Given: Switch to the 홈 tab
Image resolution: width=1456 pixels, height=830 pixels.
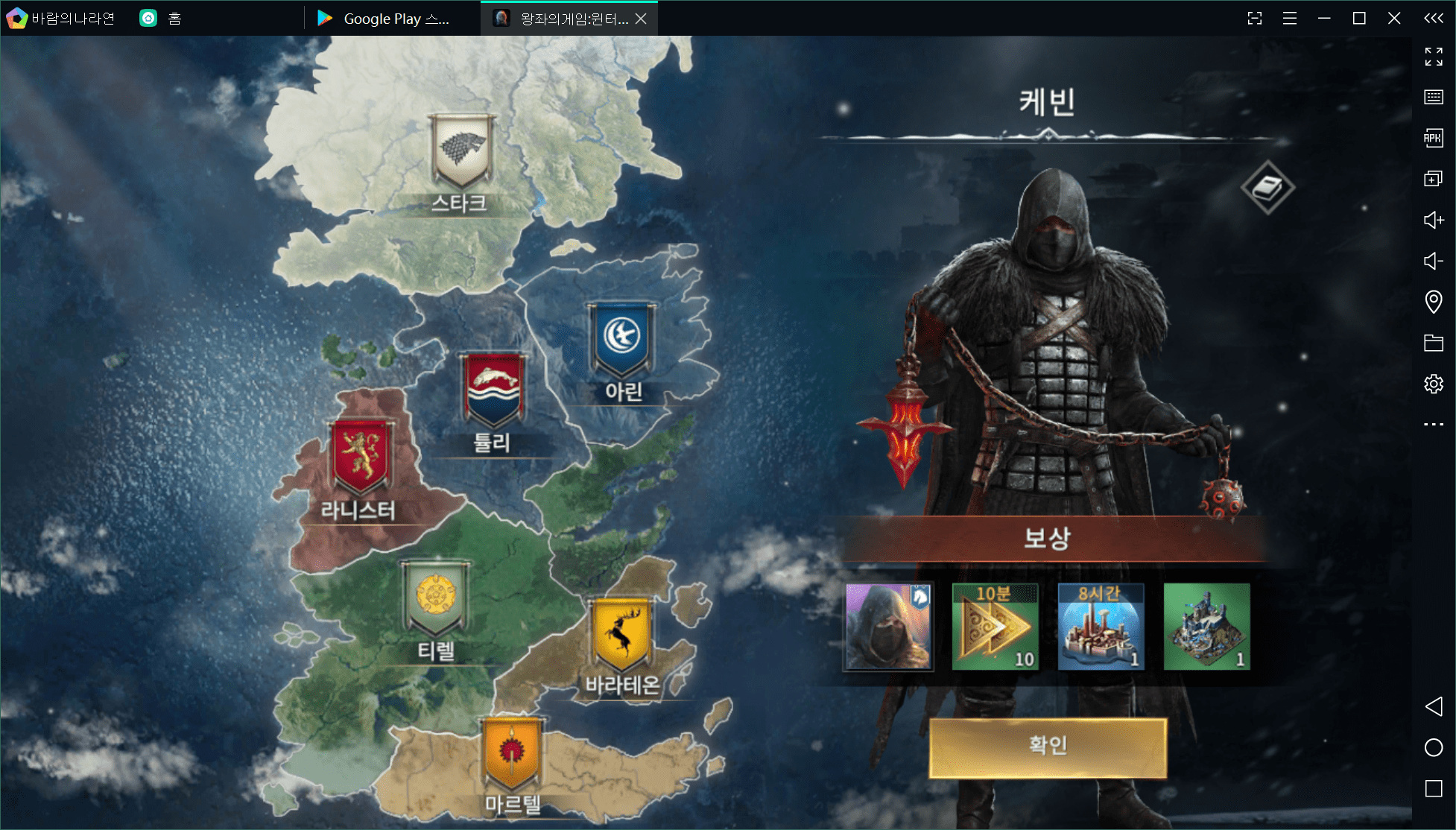Looking at the screenshot, I should 159,18.
